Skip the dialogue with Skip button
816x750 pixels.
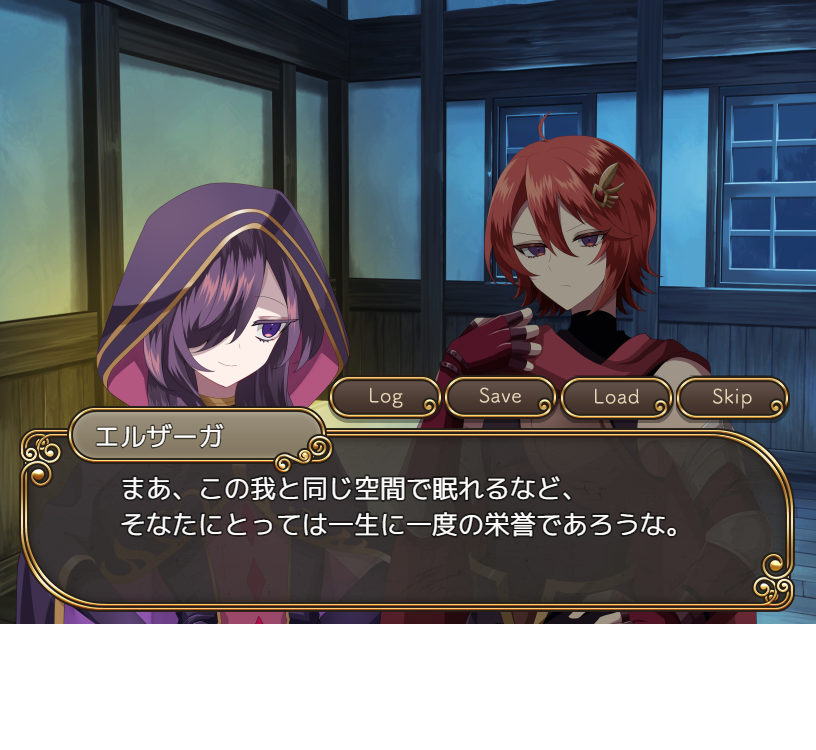(732, 397)
